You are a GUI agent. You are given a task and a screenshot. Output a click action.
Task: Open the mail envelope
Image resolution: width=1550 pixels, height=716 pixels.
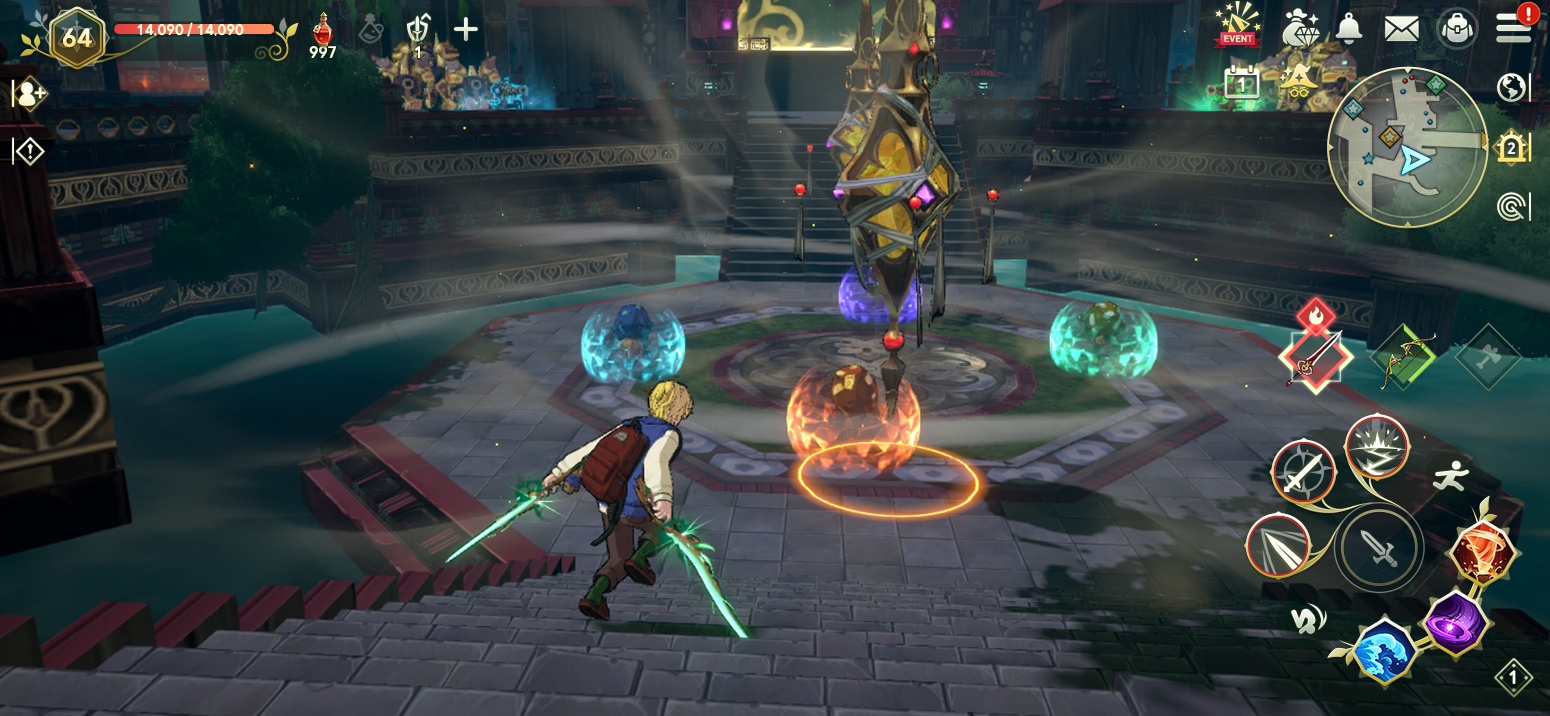click(x=1402, y=28)
